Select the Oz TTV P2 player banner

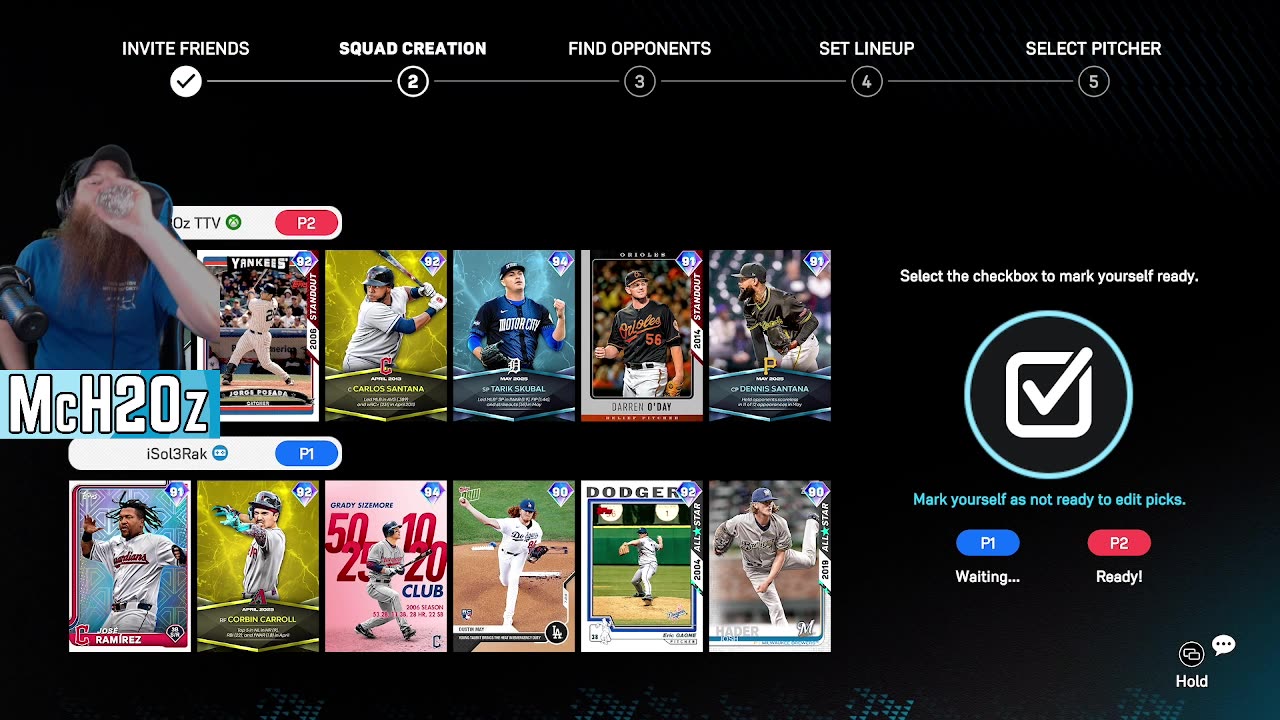(256, 223)
